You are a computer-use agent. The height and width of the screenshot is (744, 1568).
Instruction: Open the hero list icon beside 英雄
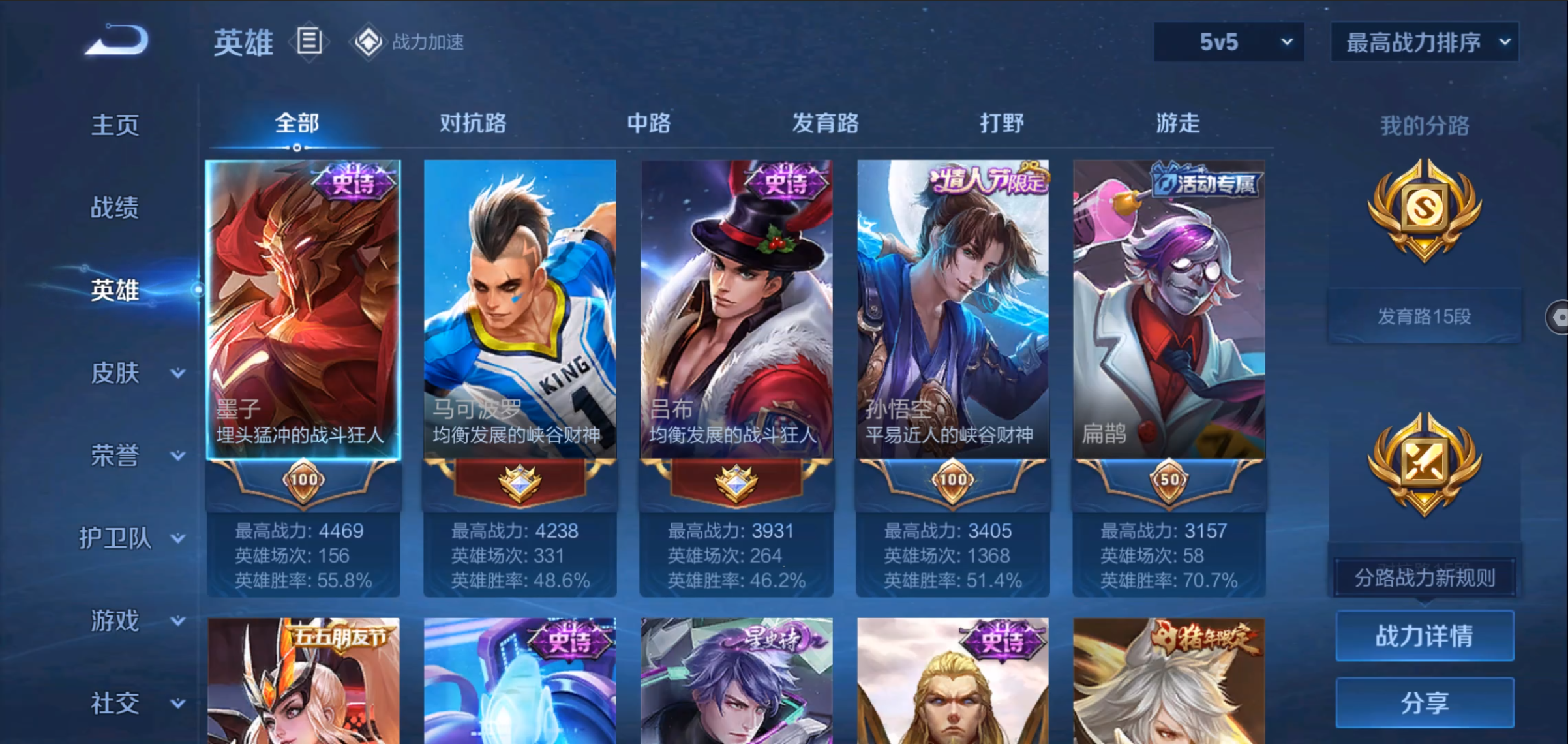[309, 42]
